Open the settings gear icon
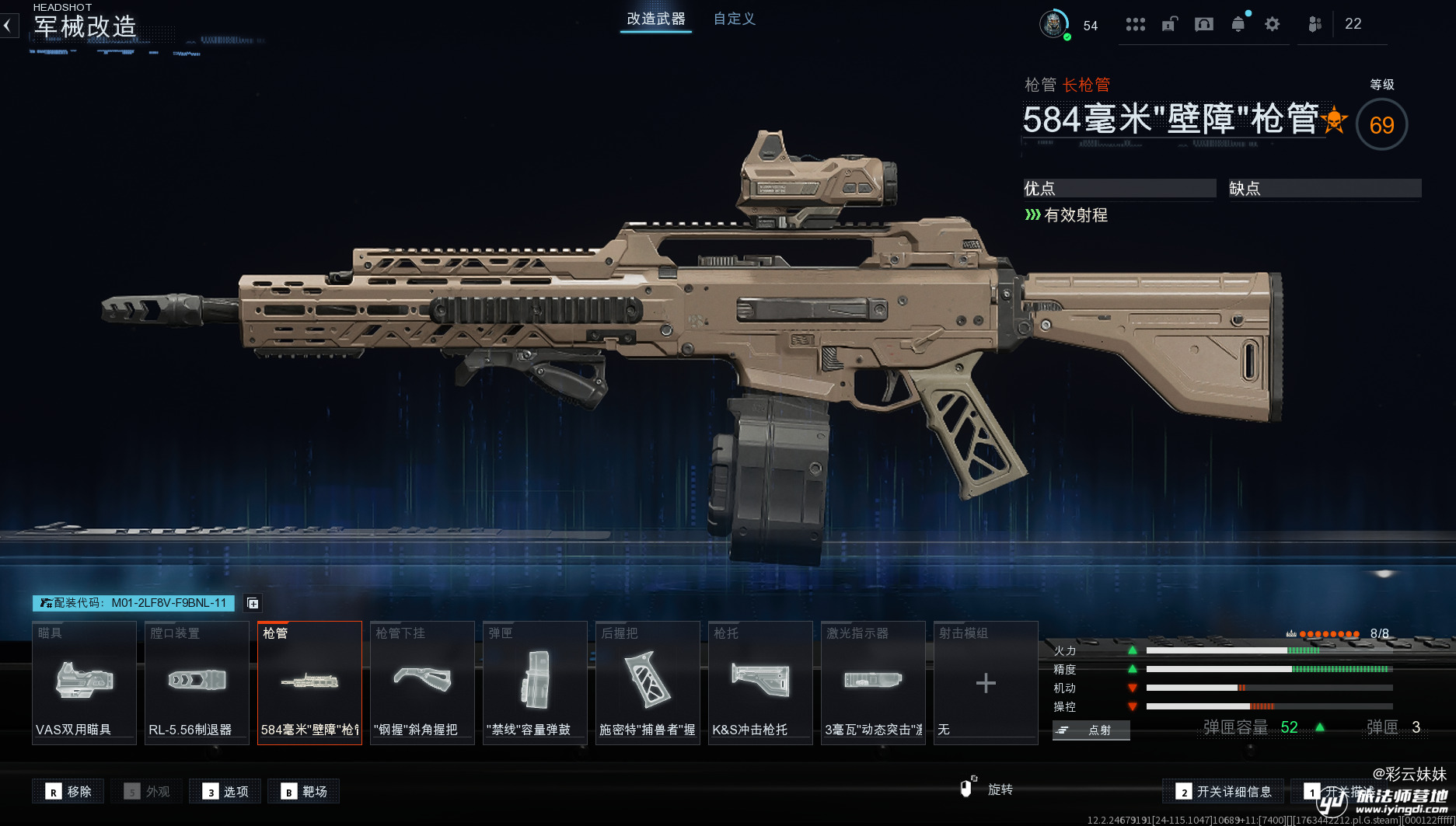 tap(1272, 24)
